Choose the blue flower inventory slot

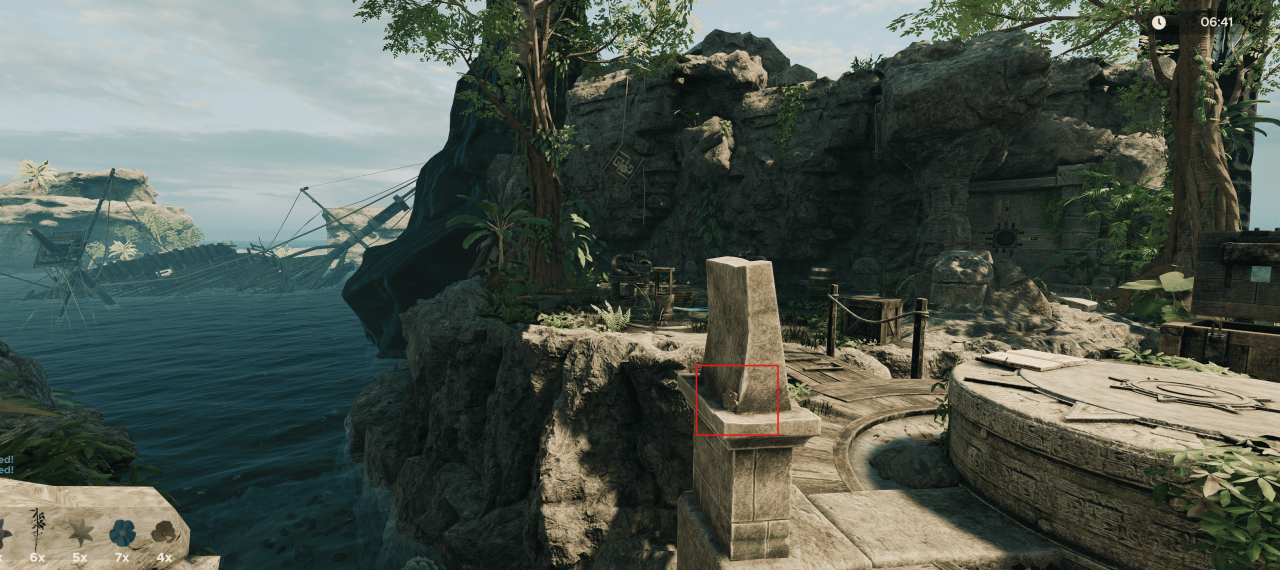point(122,531)
